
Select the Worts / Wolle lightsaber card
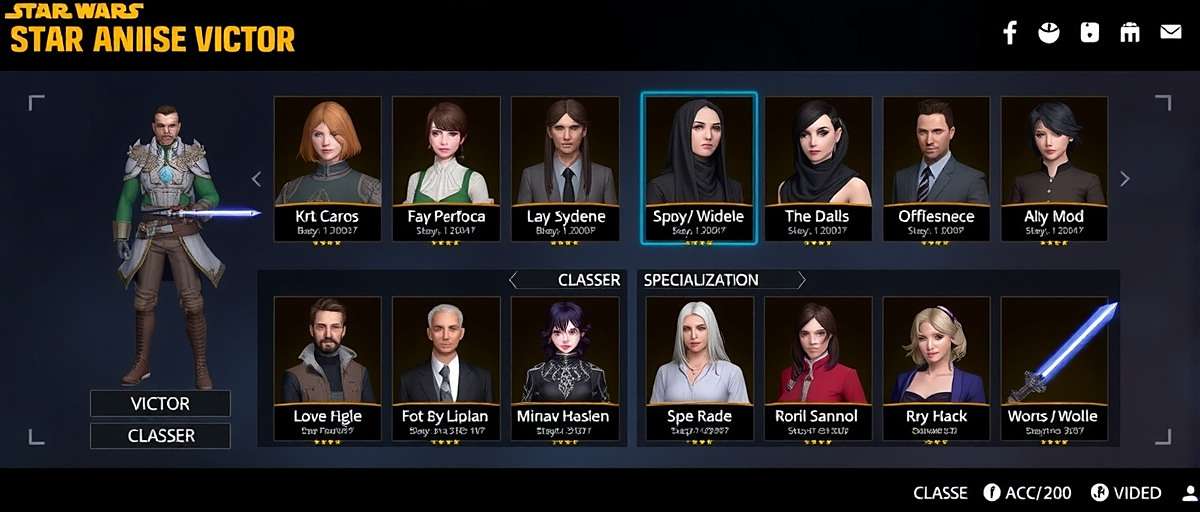click(1054, 368)
